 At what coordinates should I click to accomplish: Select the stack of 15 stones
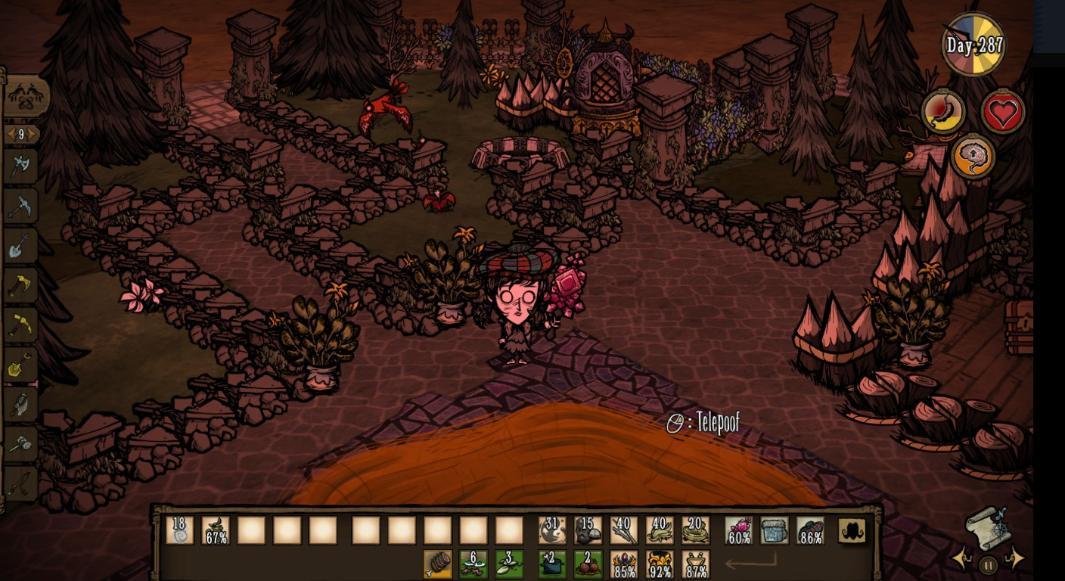[588, 530]
